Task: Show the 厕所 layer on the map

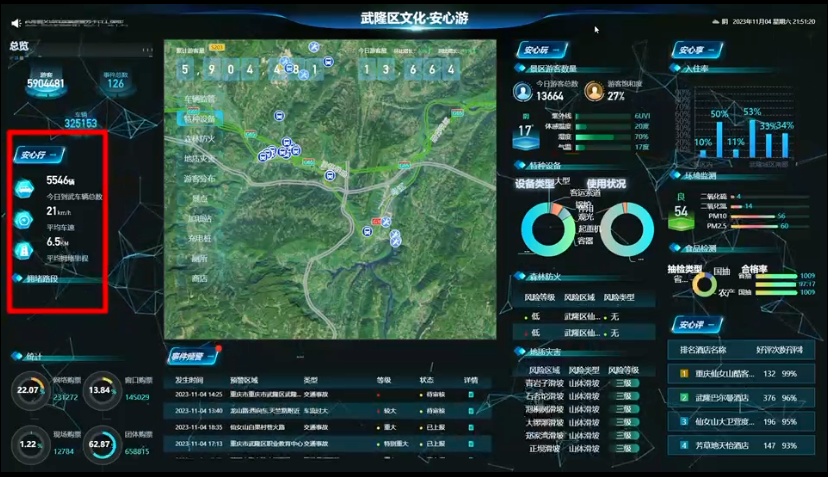Action: pos(199,258)
